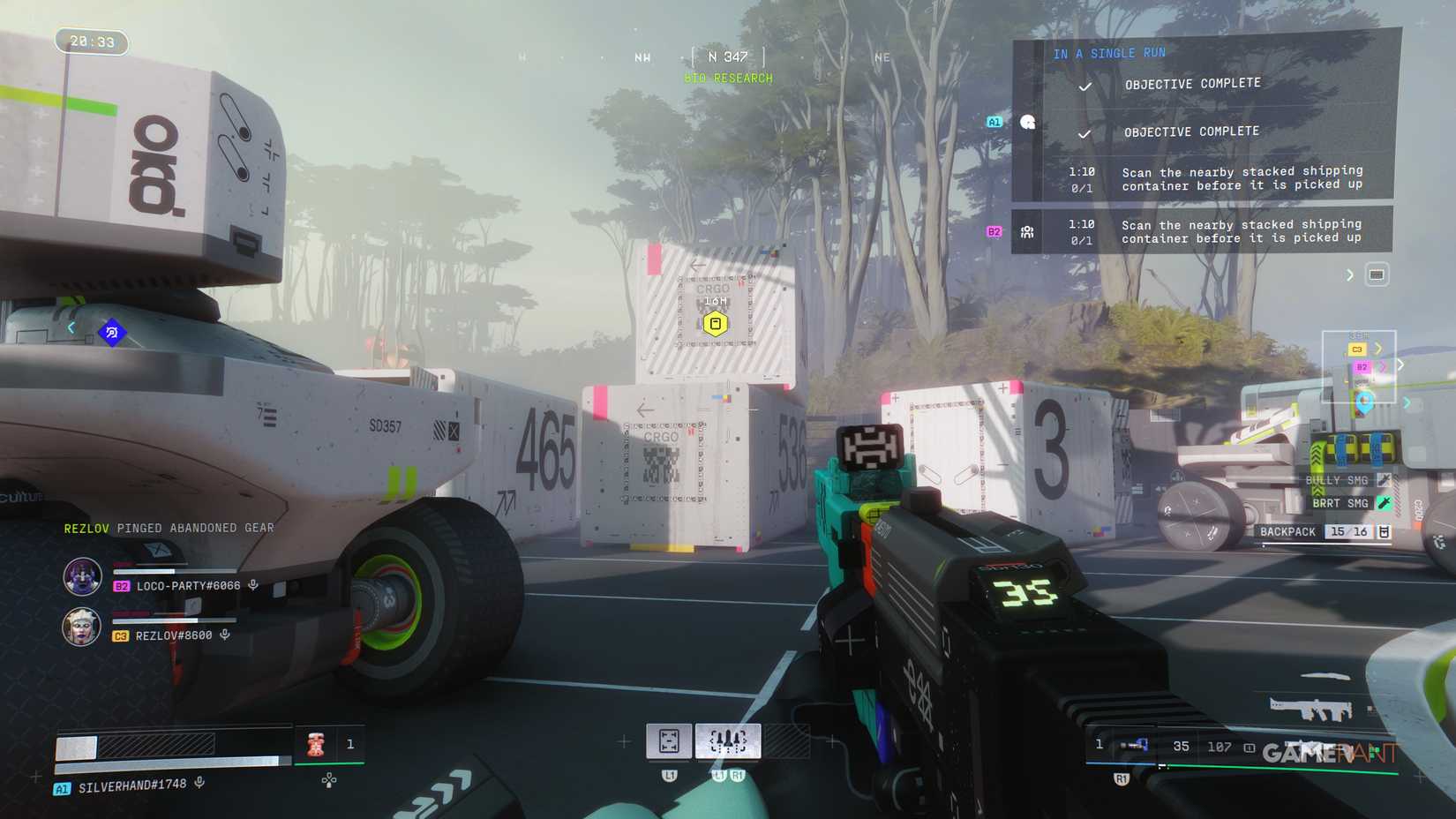The width and height of the screenshot is (1456, 819).
Task: Click the backpack icon beside the 15/16 counter
Action: pos(1385,531)
